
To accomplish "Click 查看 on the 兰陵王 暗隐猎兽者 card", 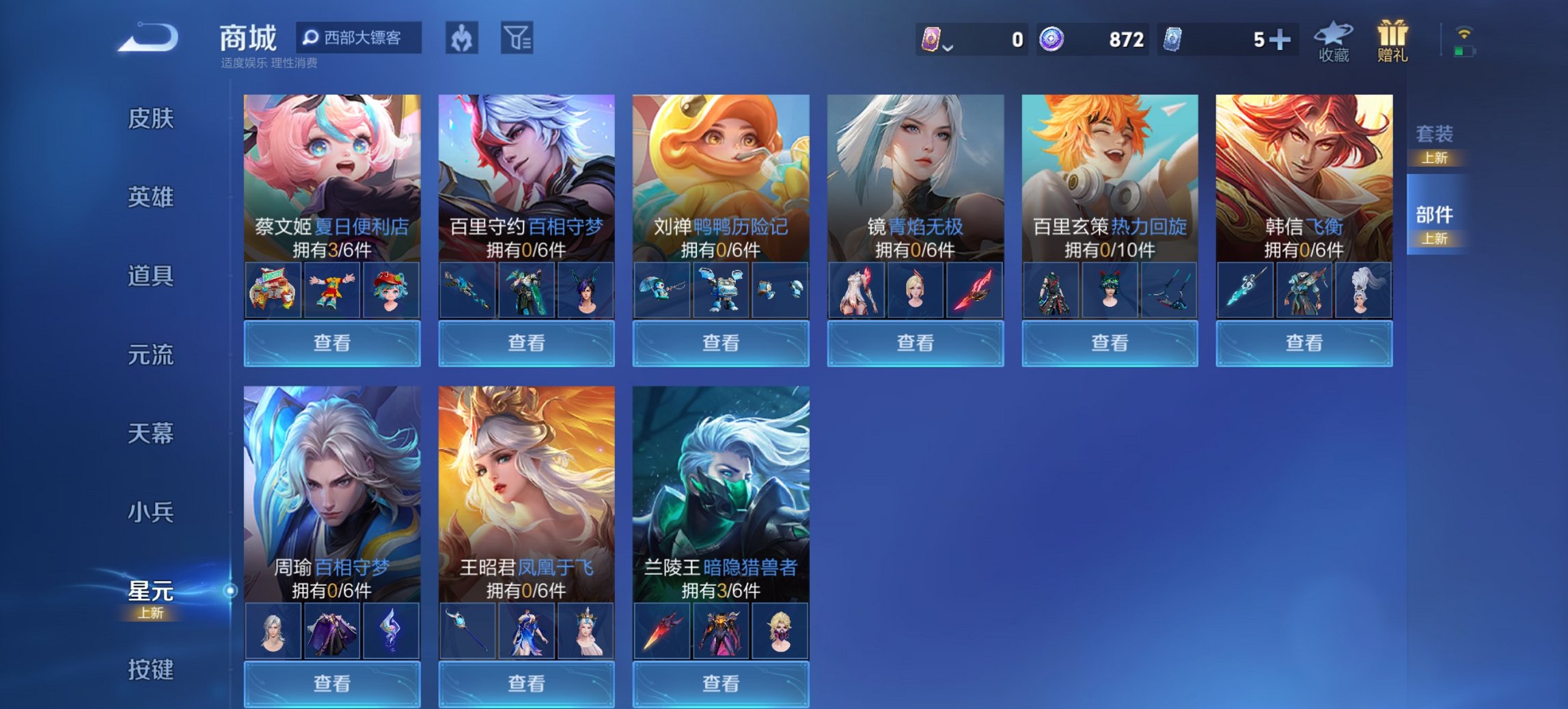I will (x=720, y=684).
